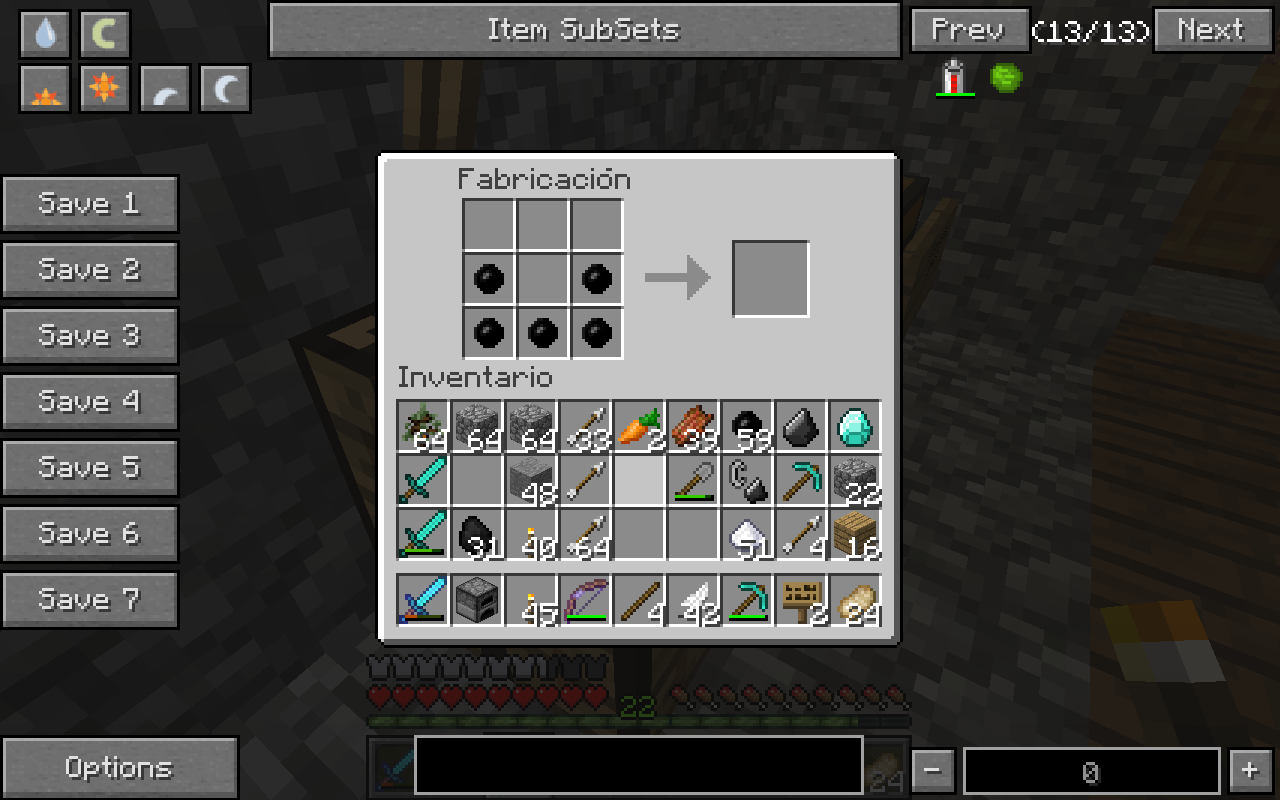
Task: Select the bow in the hotbar
Action: pos(585,600)
